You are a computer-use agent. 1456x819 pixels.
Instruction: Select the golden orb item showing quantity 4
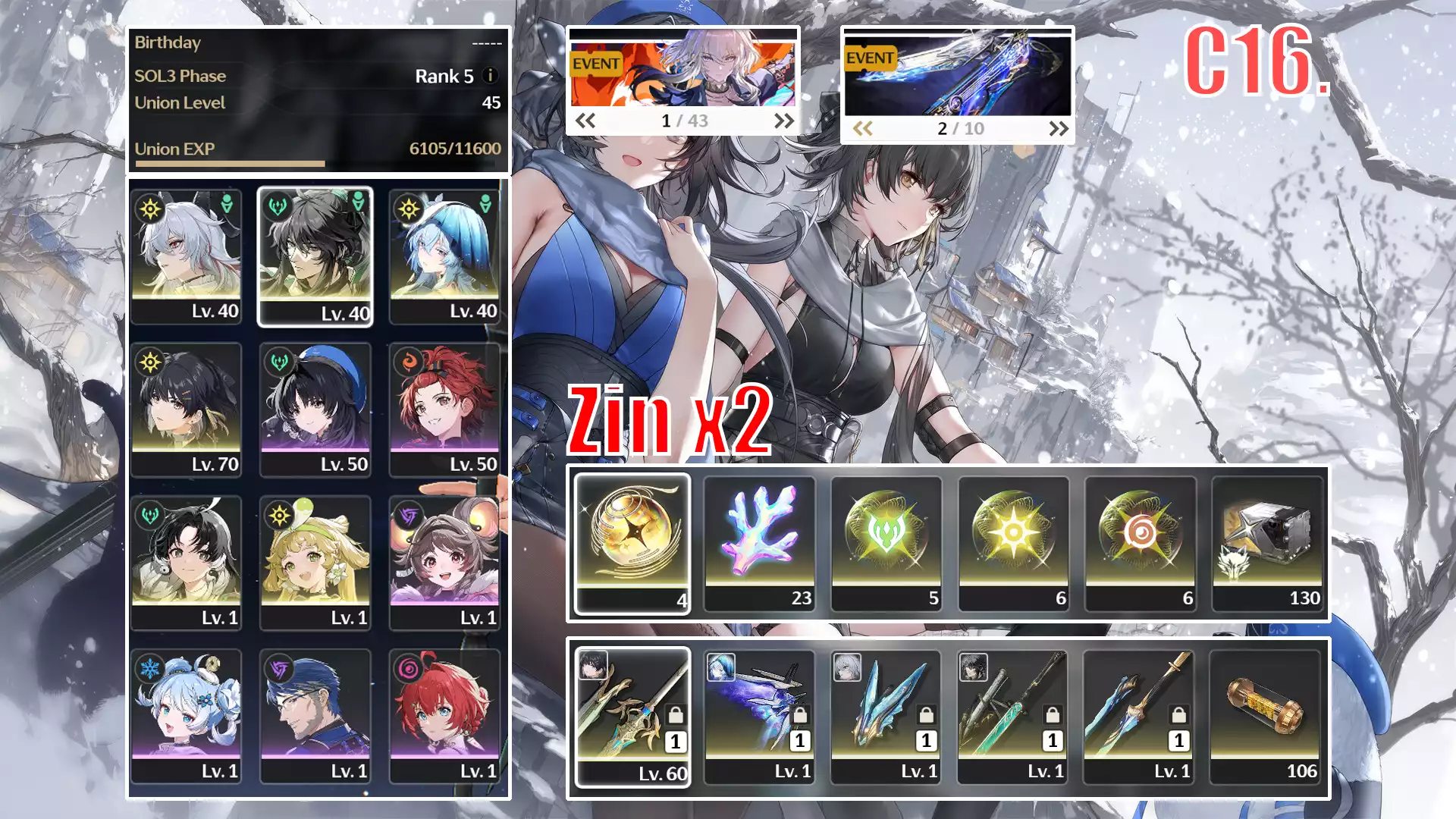pos(633,538)
